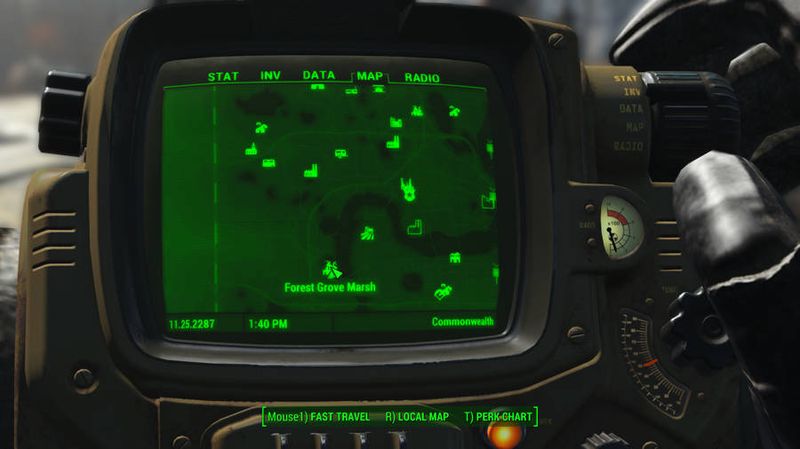
Task: Go to the DATA tab
Action: (319, 76)
